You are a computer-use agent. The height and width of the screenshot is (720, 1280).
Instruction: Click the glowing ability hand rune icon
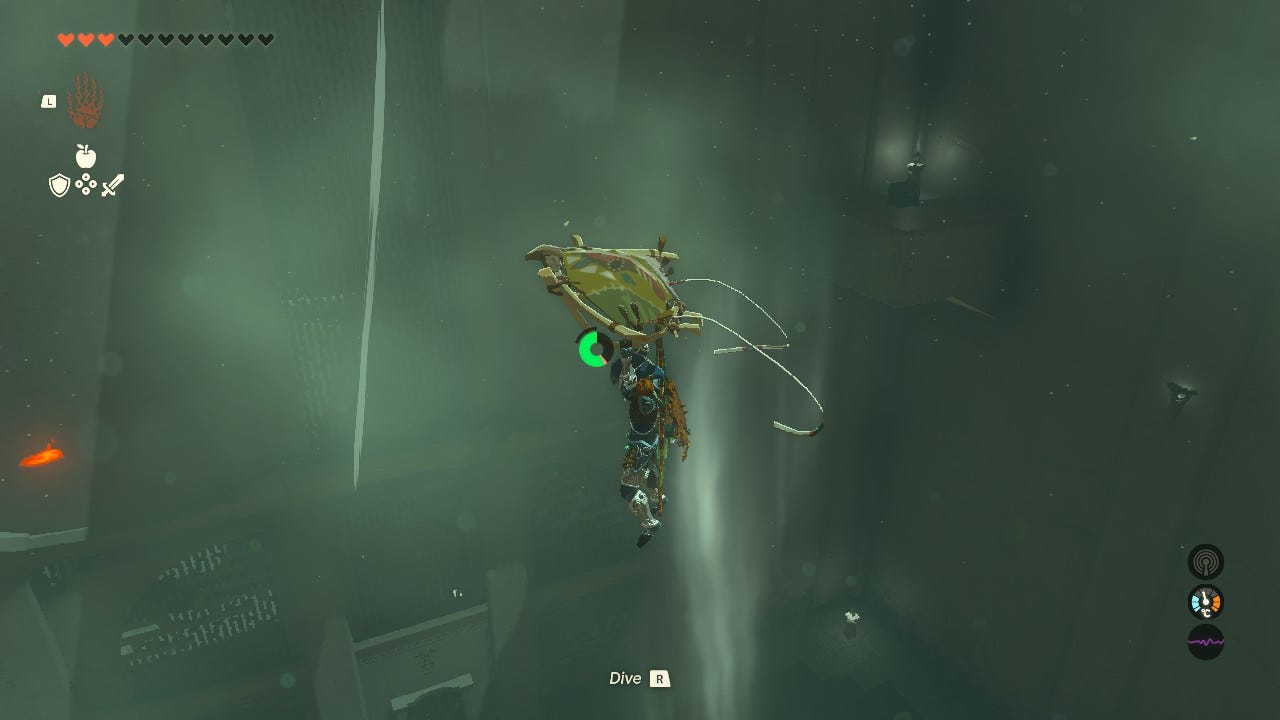click(82, 100)
